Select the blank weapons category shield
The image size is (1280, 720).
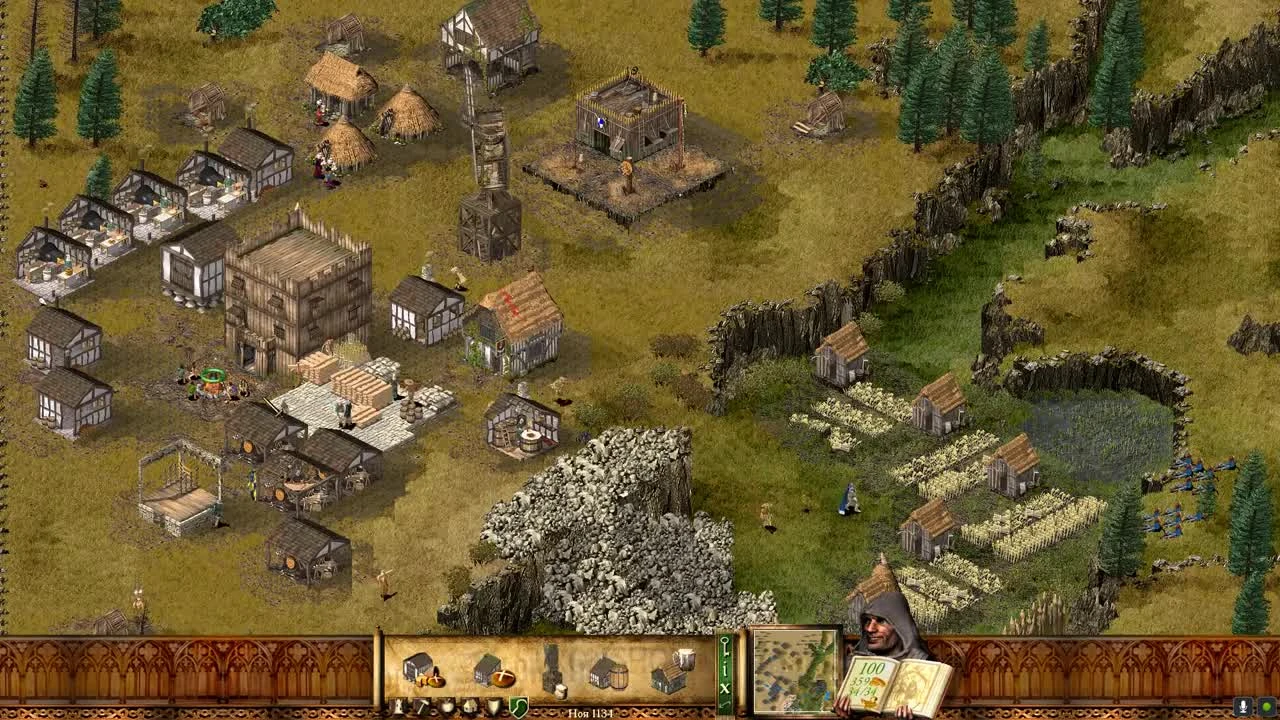pos(493,704)
